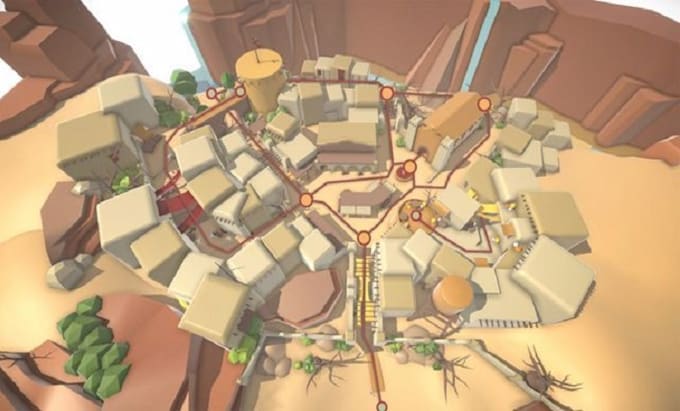This screenshot has width=680, height=411.
Task: Select the node at the large orange-roofed hall's corner
Action: (485, 104)
